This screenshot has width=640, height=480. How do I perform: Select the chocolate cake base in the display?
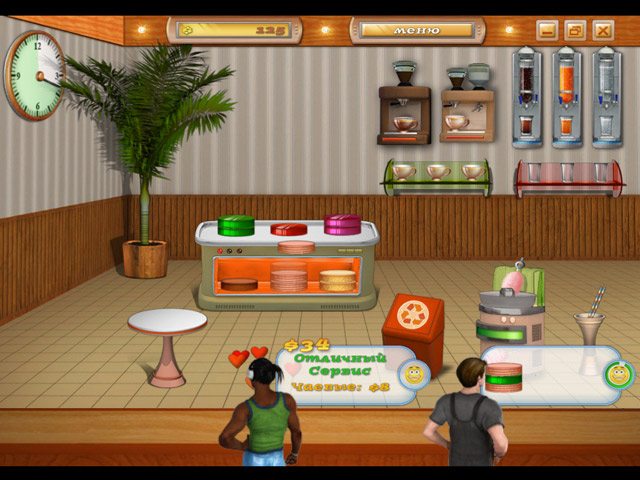click(x=239, y=285)
